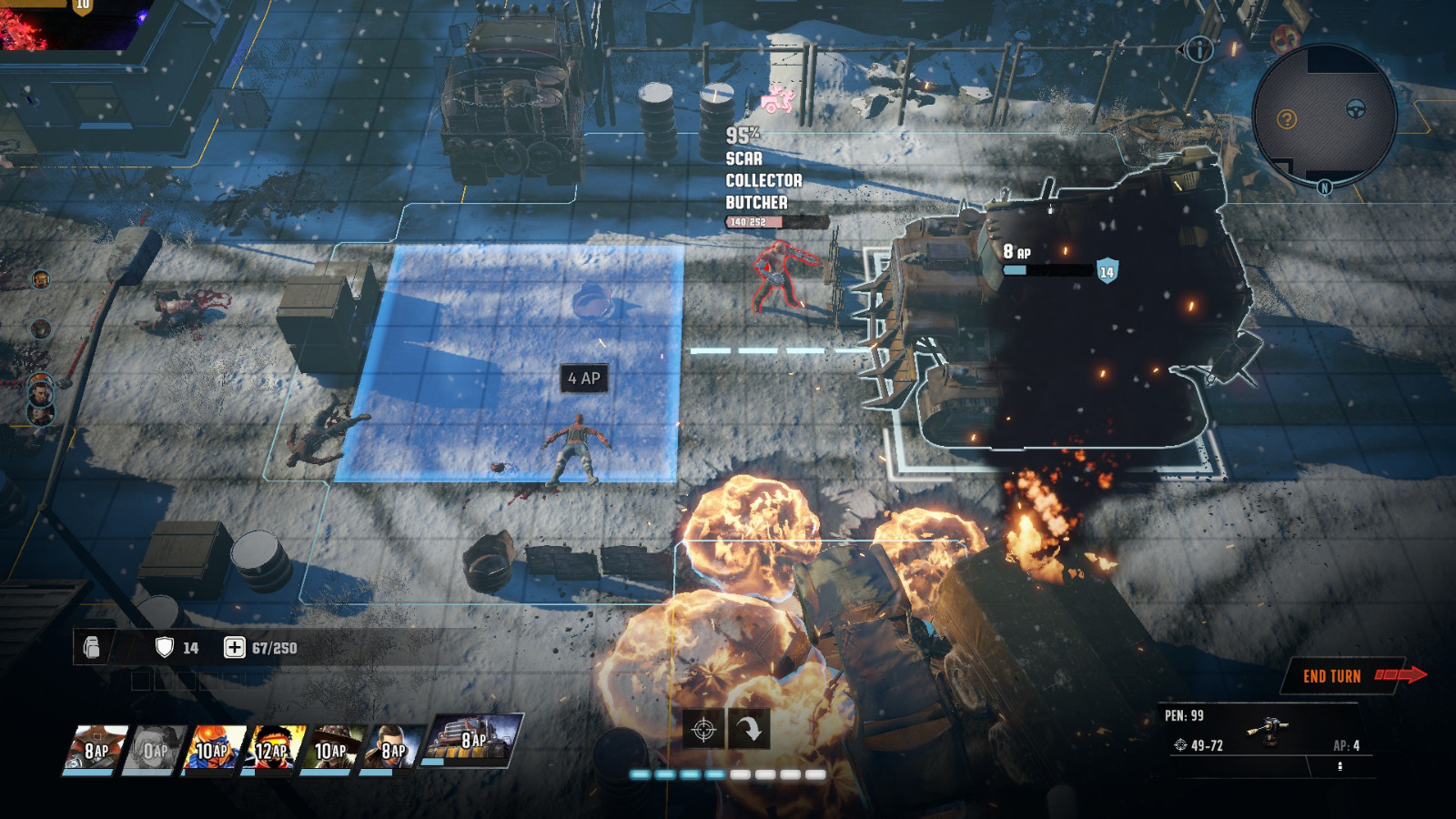Viewport: 1456px width, 819px height.
Task: Click the leftmost blue AP pip
Action: pyautogui.click(x=642, y=774)
